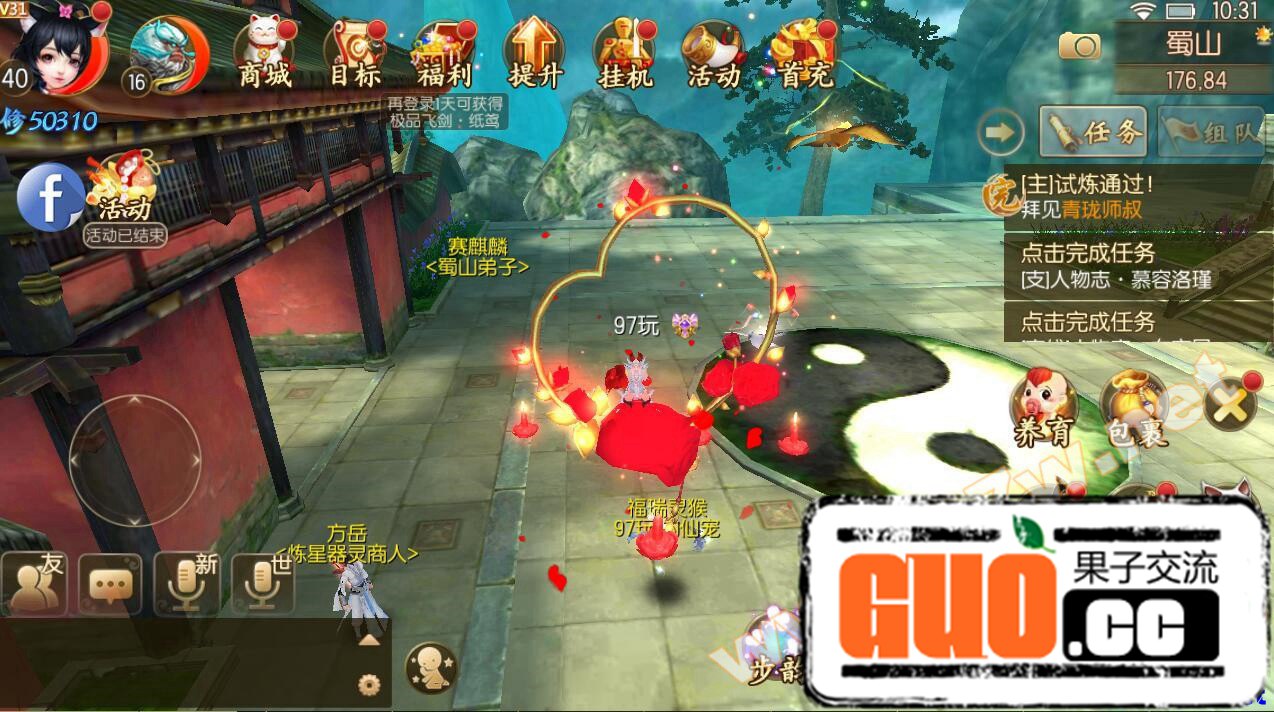This screenshot has width=1274, height=712.
Task: Close the menu with the X button
Action: click(1231, 405)
